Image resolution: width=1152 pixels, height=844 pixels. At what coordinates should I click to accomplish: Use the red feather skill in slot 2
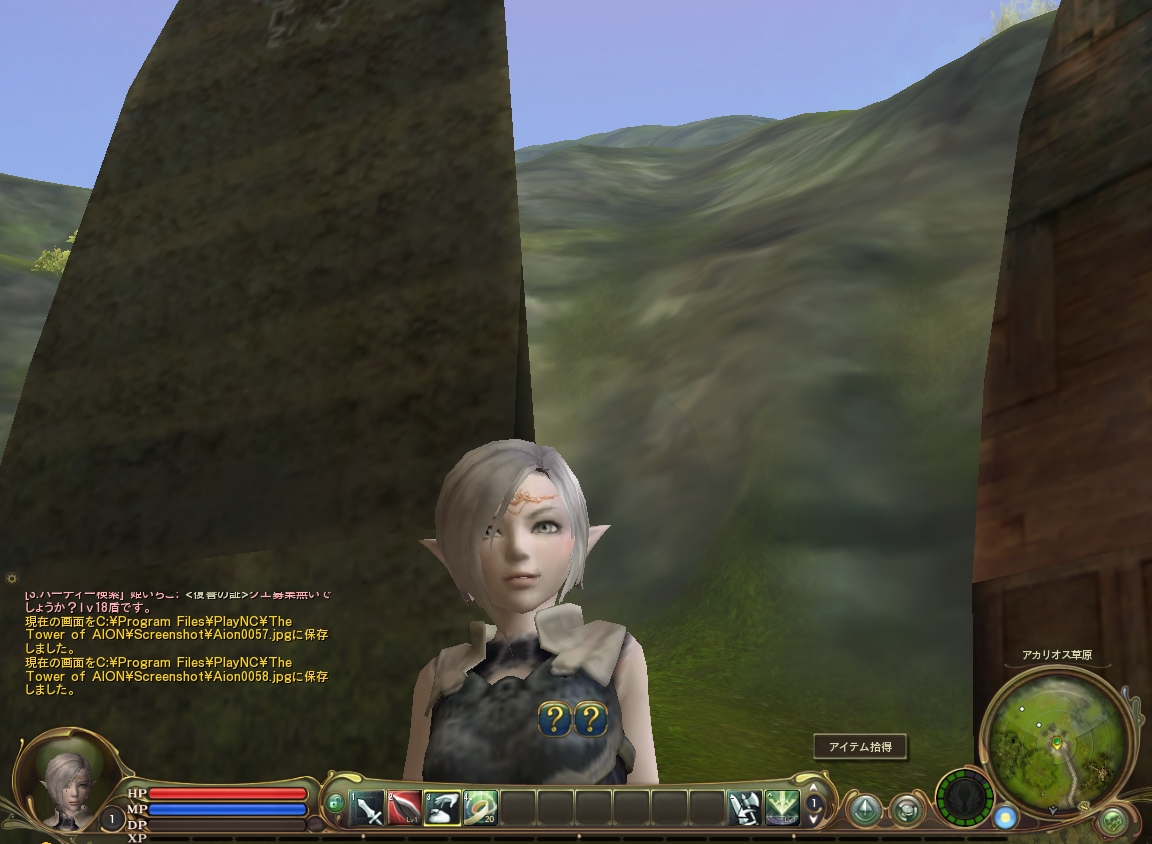404,807
